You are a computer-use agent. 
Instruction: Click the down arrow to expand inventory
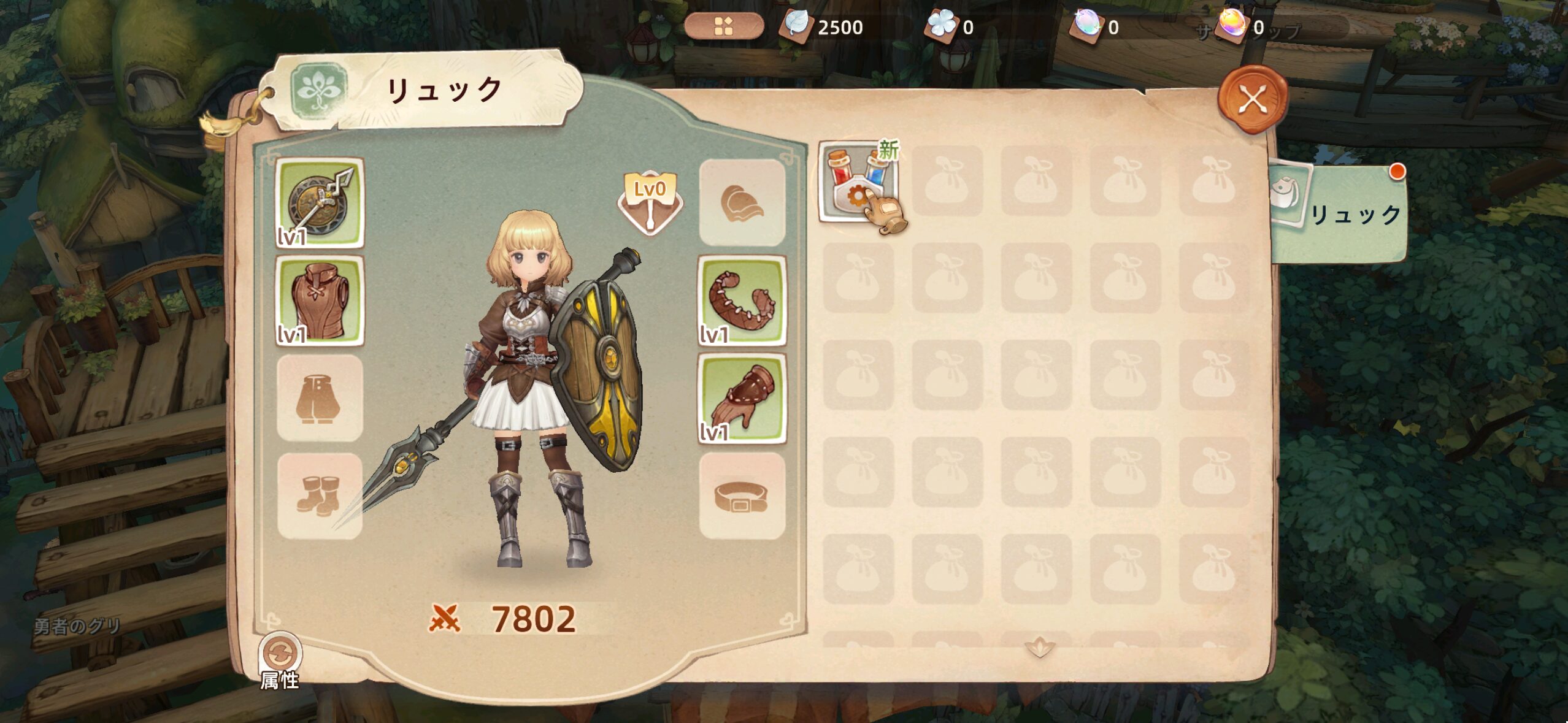(x=1040, y=646)
